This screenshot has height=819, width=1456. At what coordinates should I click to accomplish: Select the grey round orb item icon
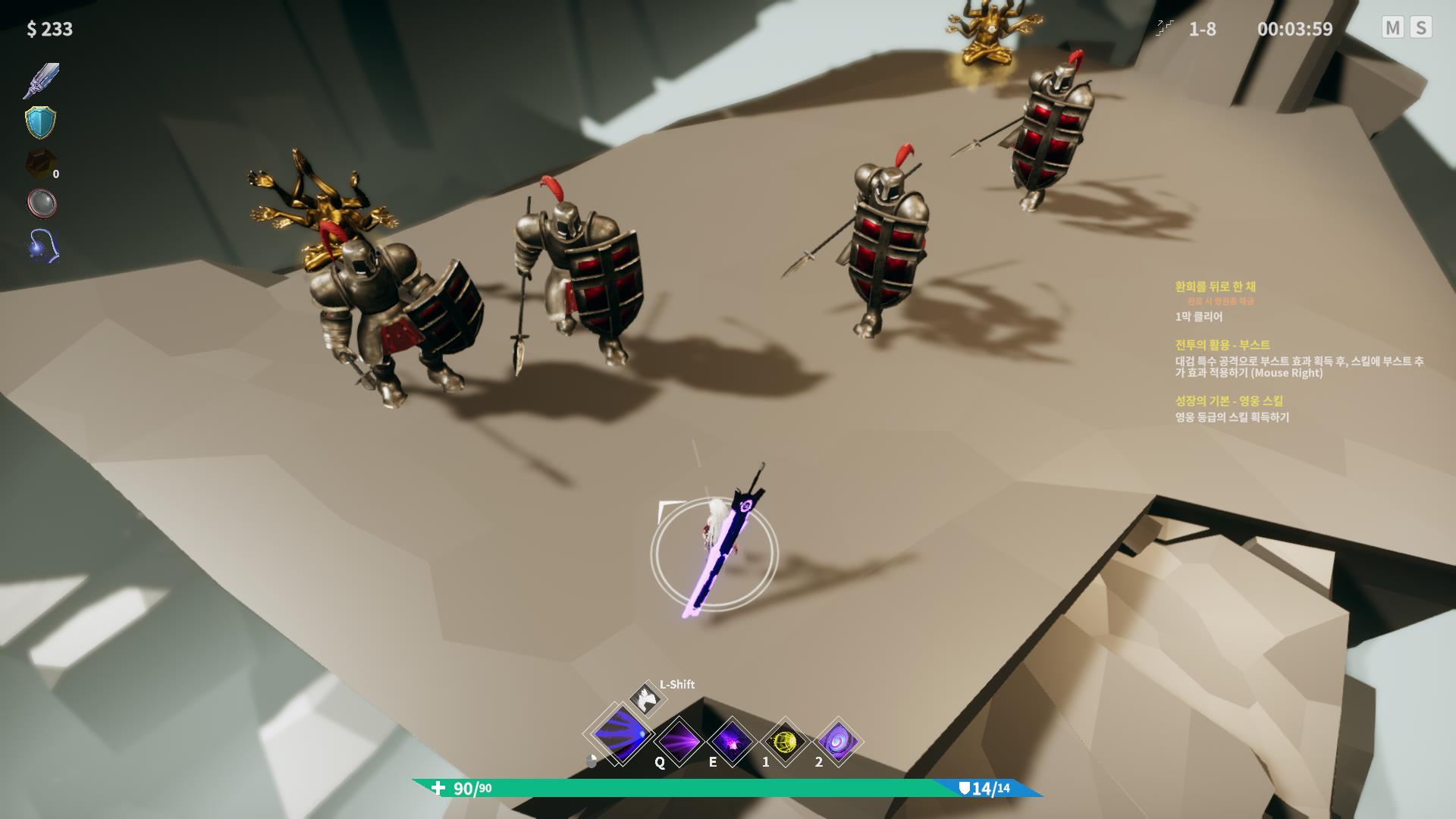pyautogui.click(x=41, y=203)
